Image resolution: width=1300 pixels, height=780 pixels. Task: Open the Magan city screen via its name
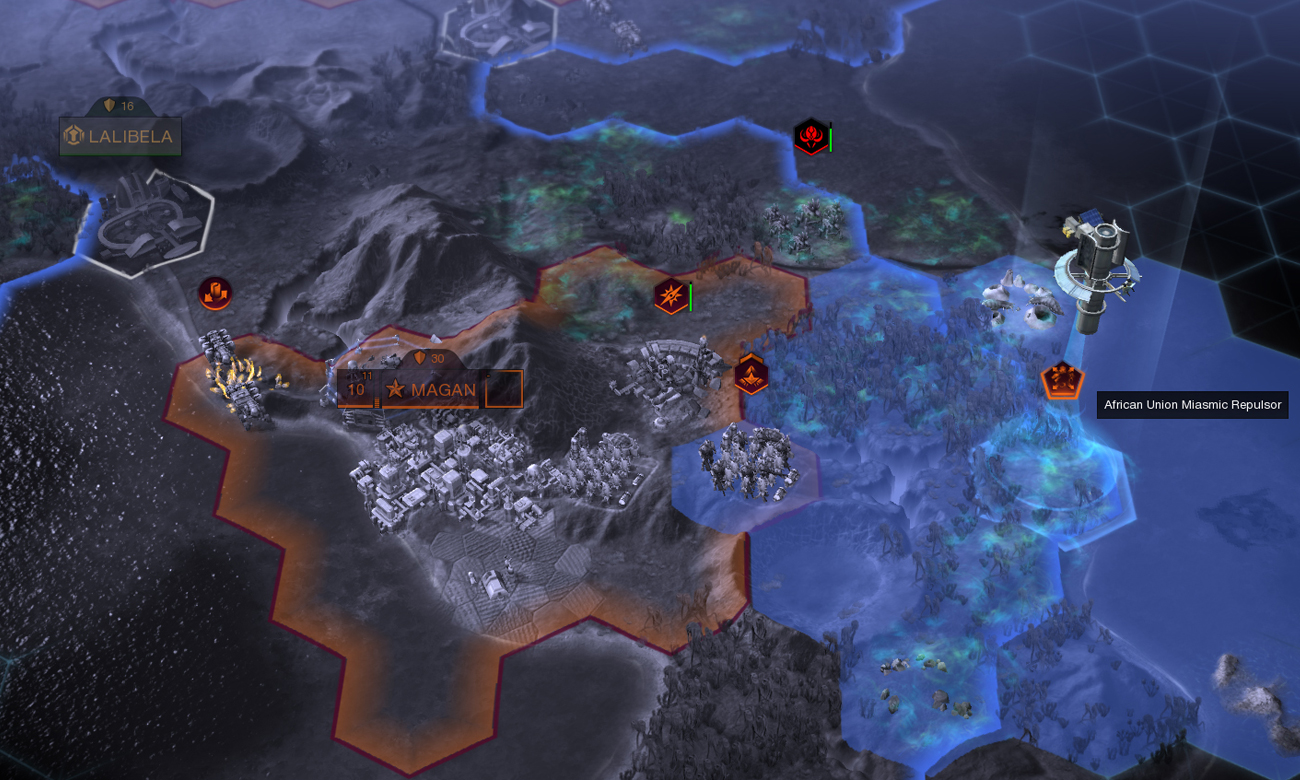click(x=443, y=391)
